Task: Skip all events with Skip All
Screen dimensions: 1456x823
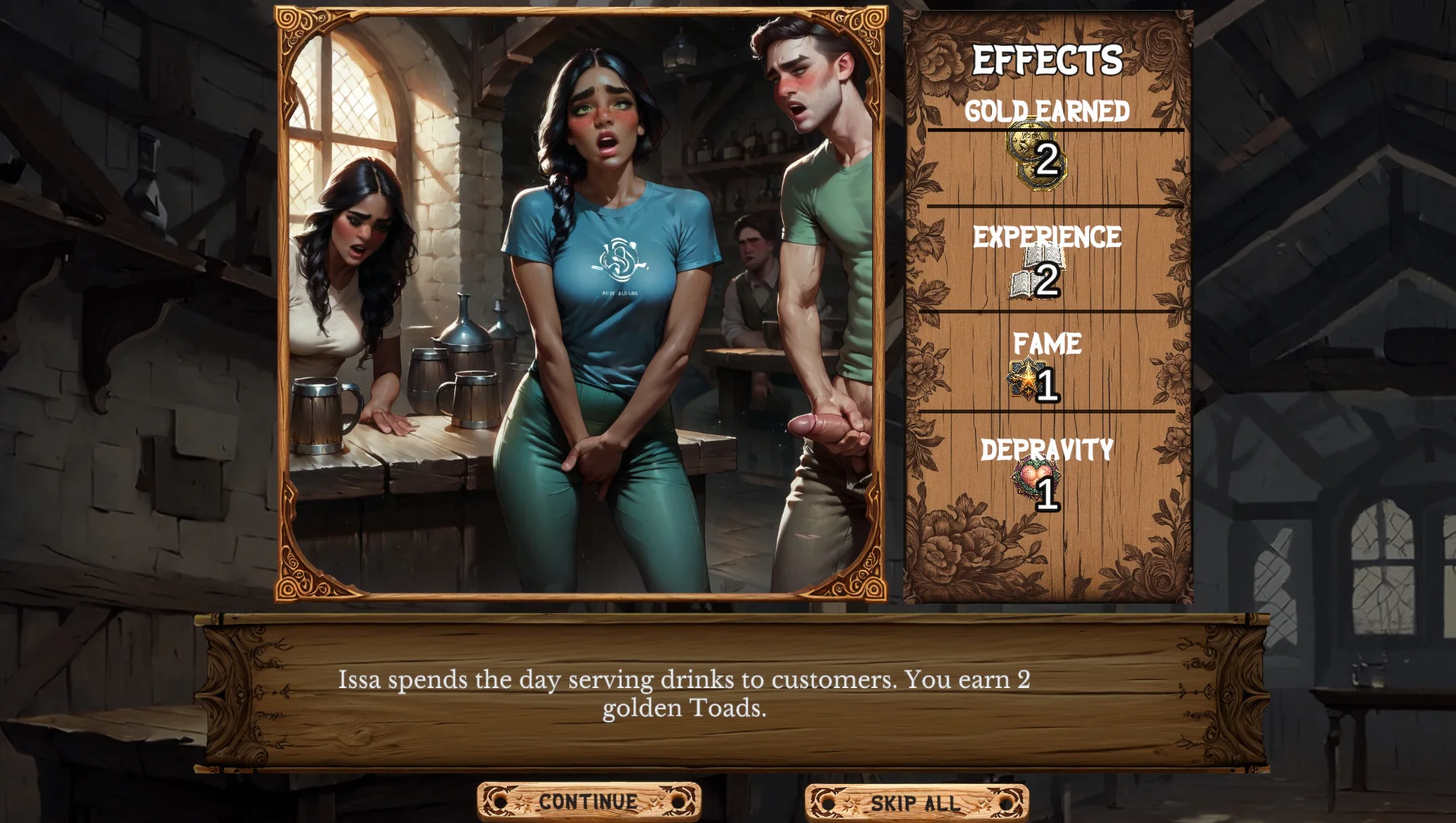Action: 916,803
